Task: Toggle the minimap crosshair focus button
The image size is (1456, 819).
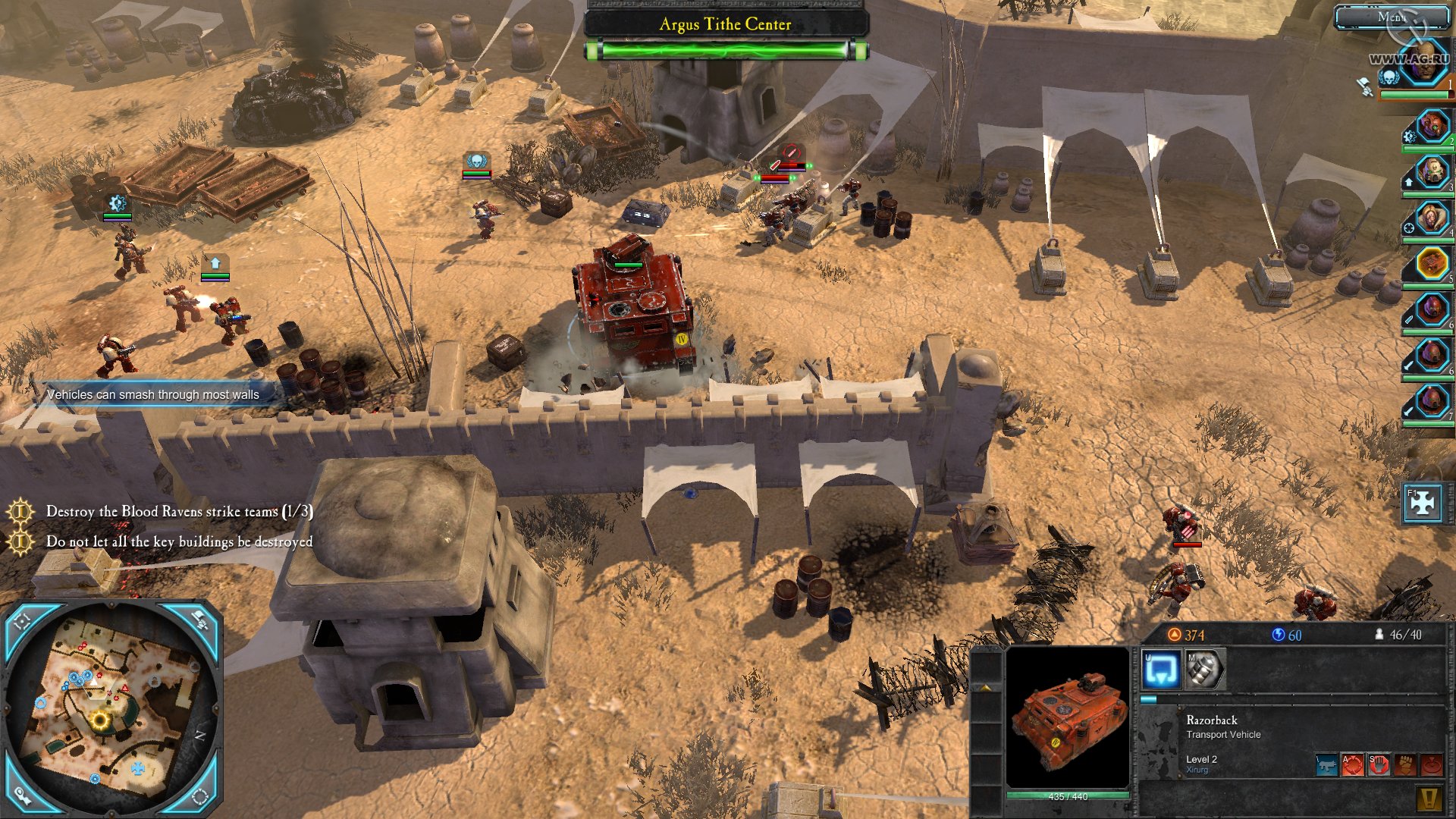Action: tap(23, 622)
